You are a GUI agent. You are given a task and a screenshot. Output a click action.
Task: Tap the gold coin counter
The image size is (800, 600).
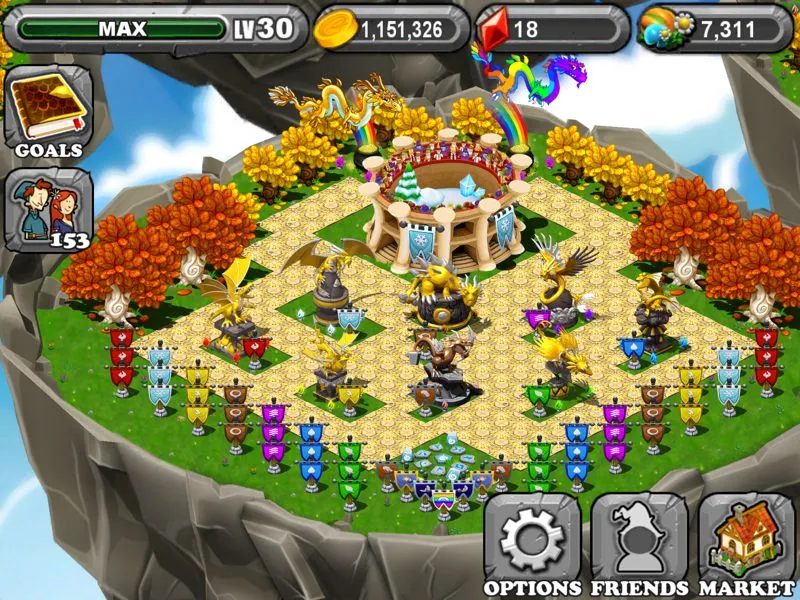click(x=392, y=29)
